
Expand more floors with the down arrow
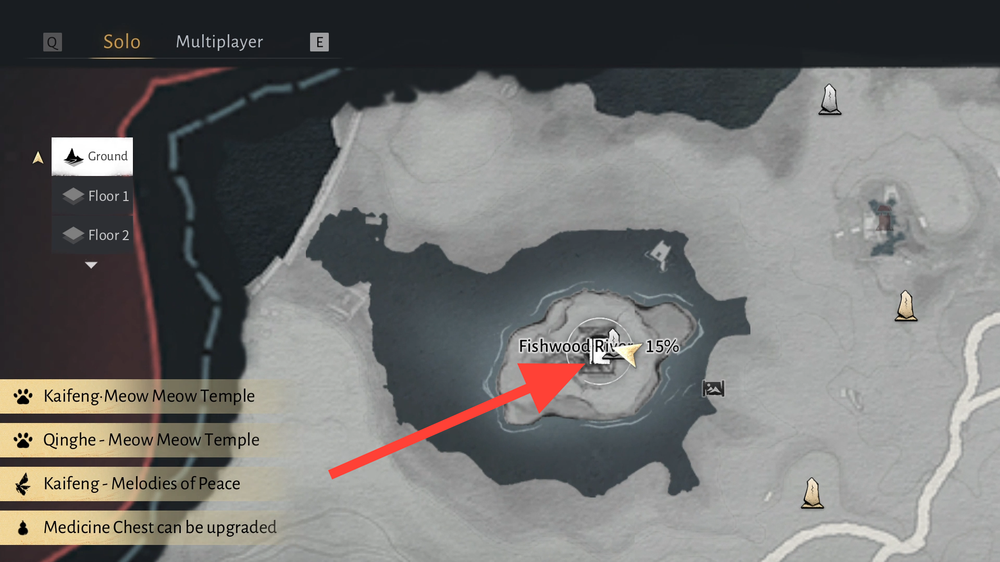tap(91, 265)
